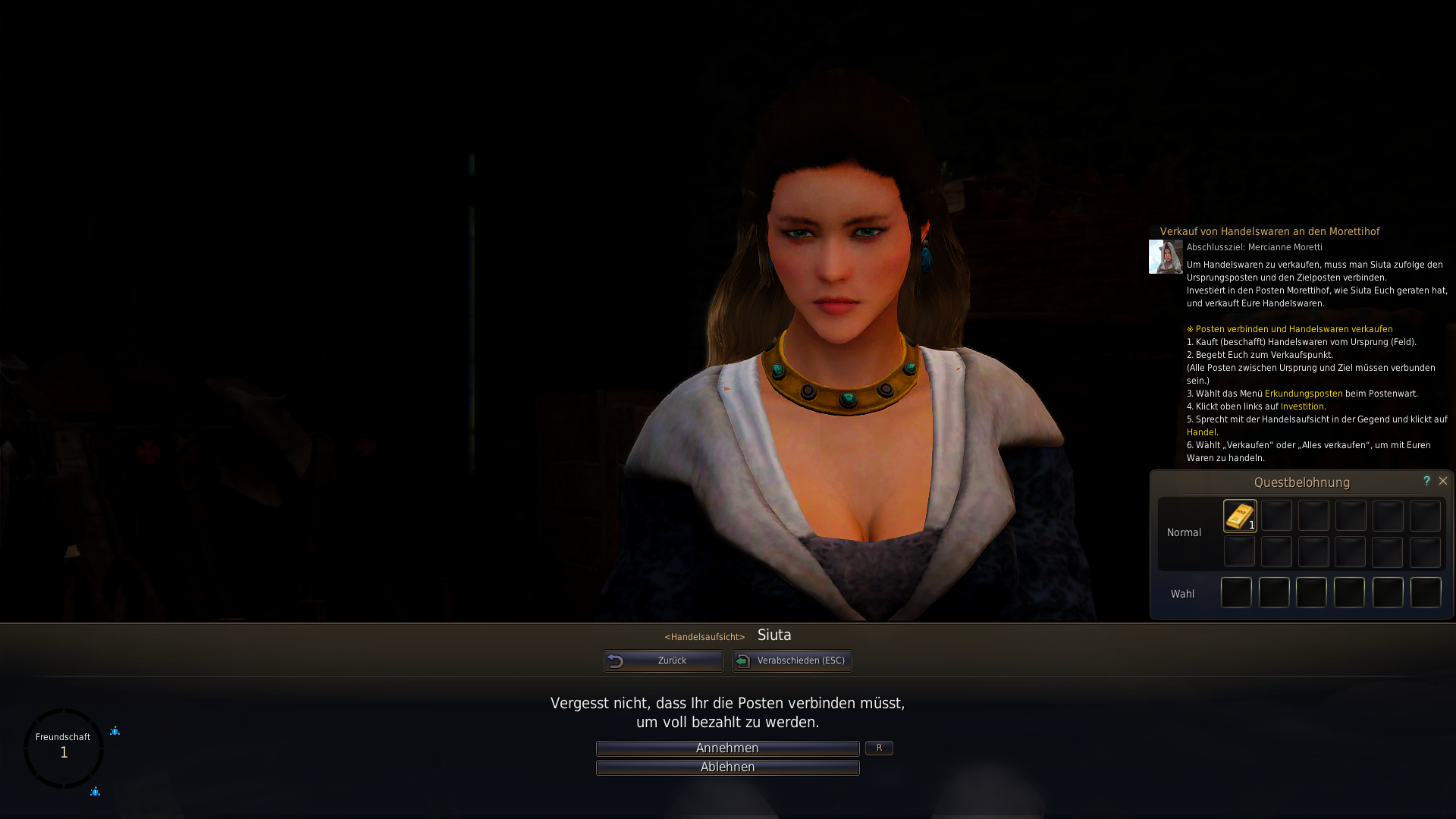The image size is (1456, 819).
Task: Go back using the Zurück button
Action: pyautogui.click(x=664, y=661)
